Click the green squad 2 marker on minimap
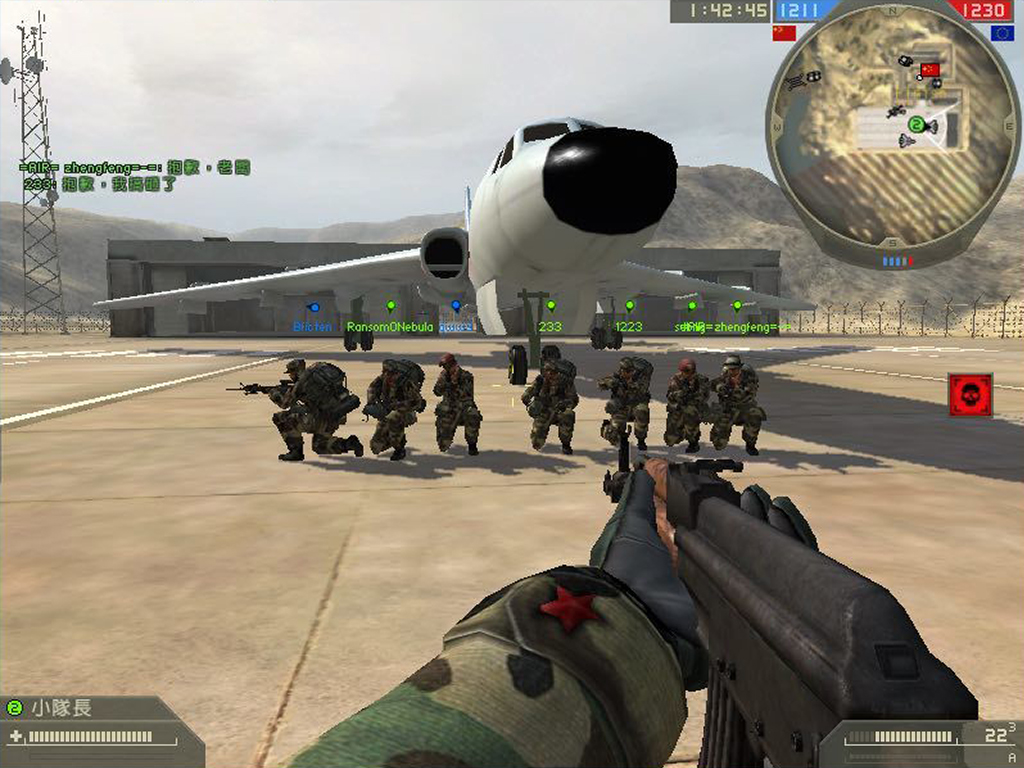Image resolution: width=1024 pixels, height=768 pixels. point(914,125)
